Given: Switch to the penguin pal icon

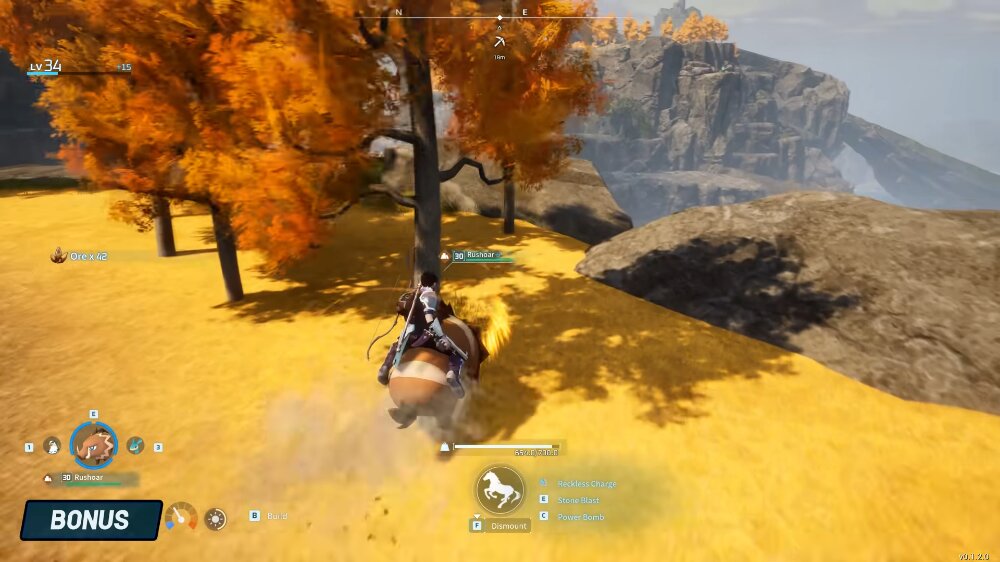Looking at the screenshot, I should click(52, 446).
